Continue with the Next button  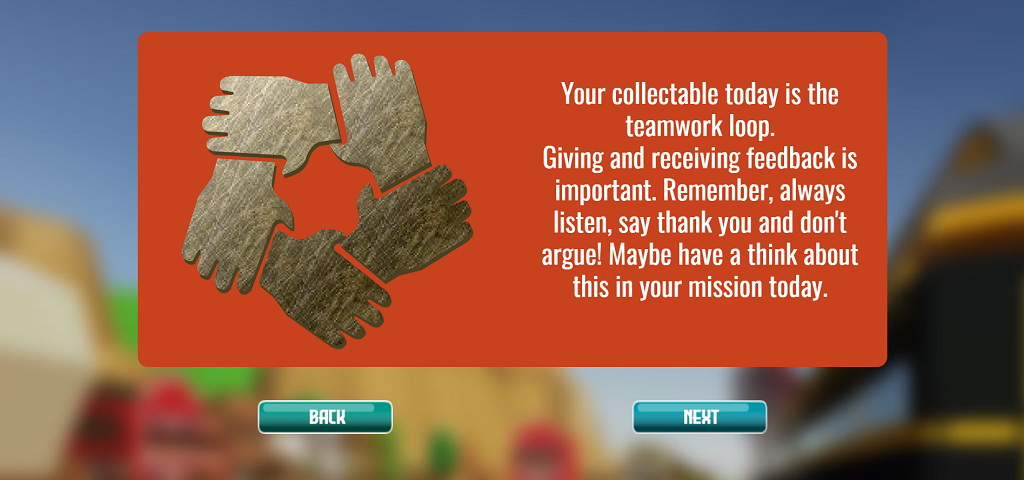pos(699,417)
